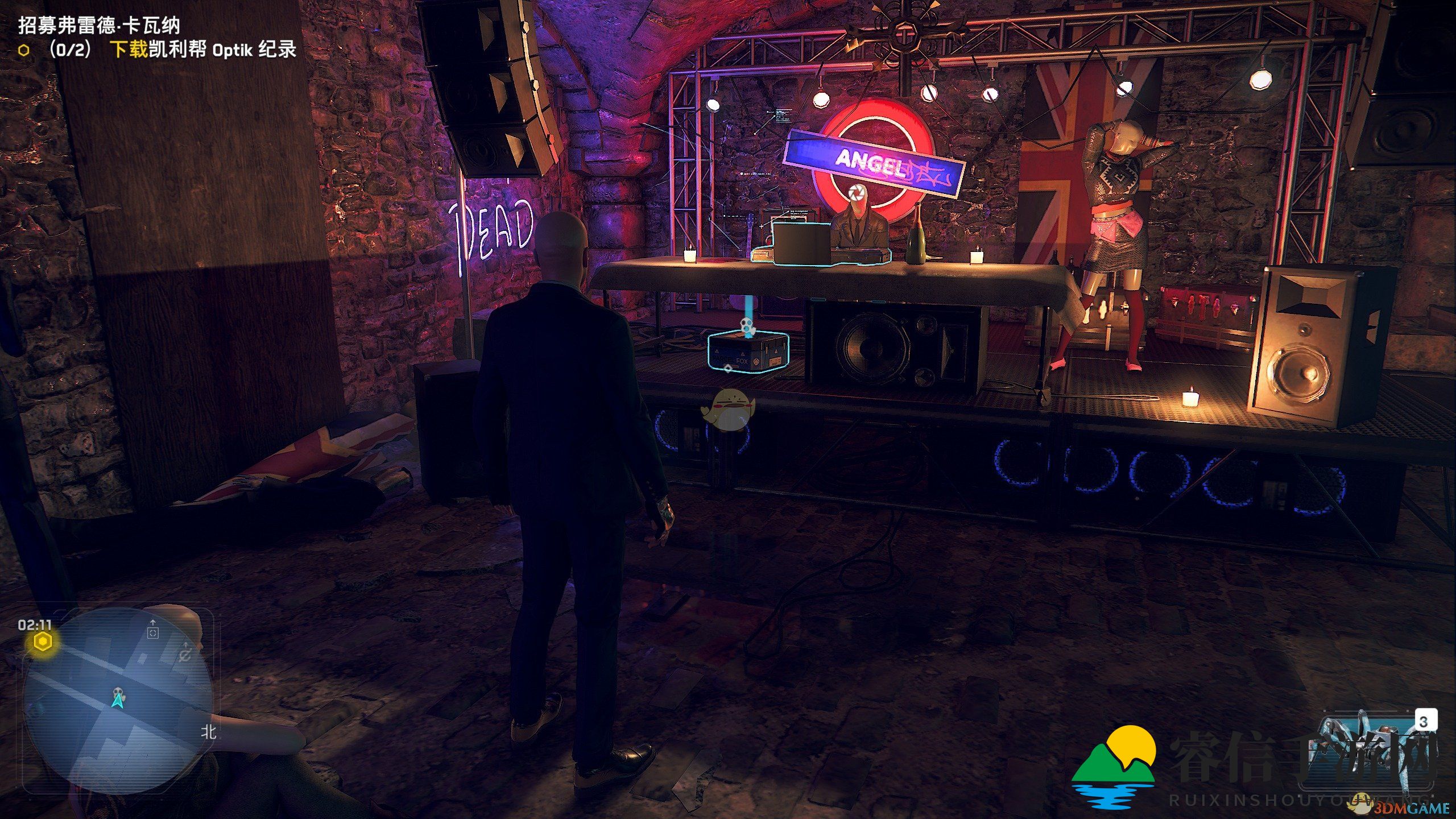This screenshot has height=819, width=1456.
Task: Select the square target marker on the minimap
Action: [x=152, y=632]
